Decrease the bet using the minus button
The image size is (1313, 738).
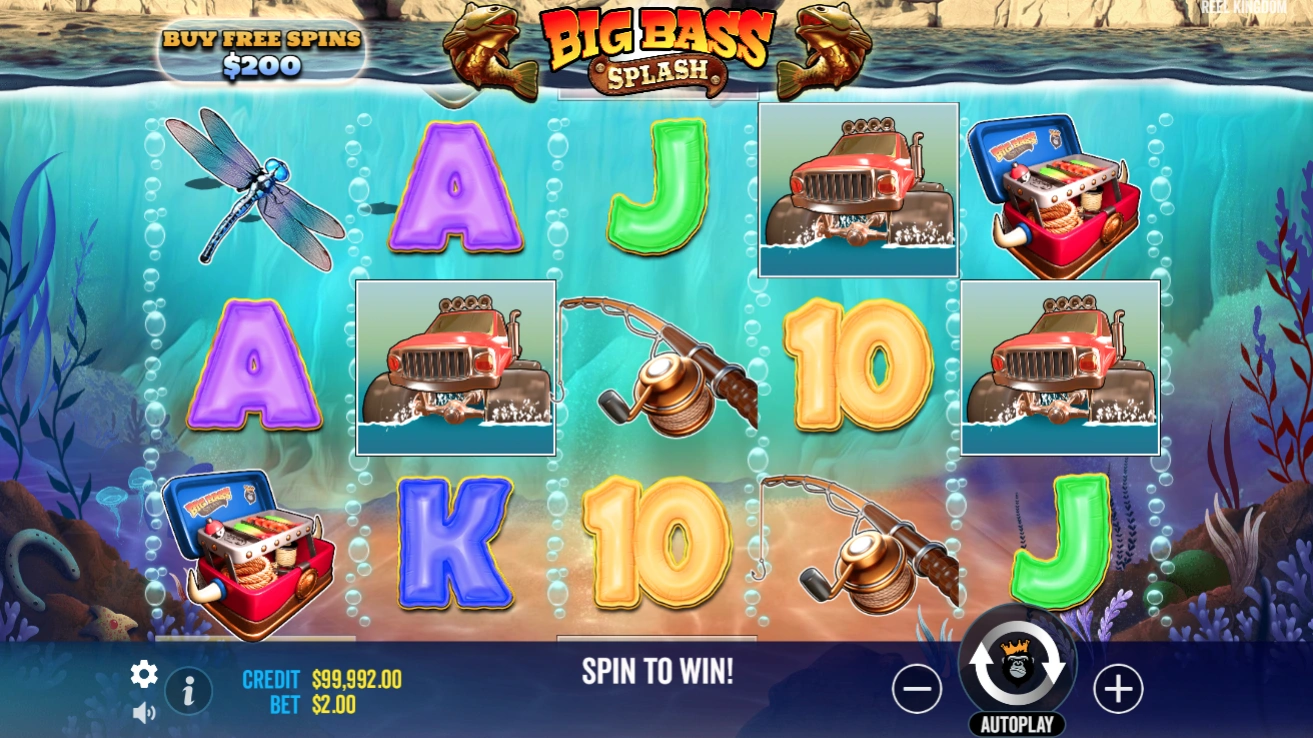point(917,689)
